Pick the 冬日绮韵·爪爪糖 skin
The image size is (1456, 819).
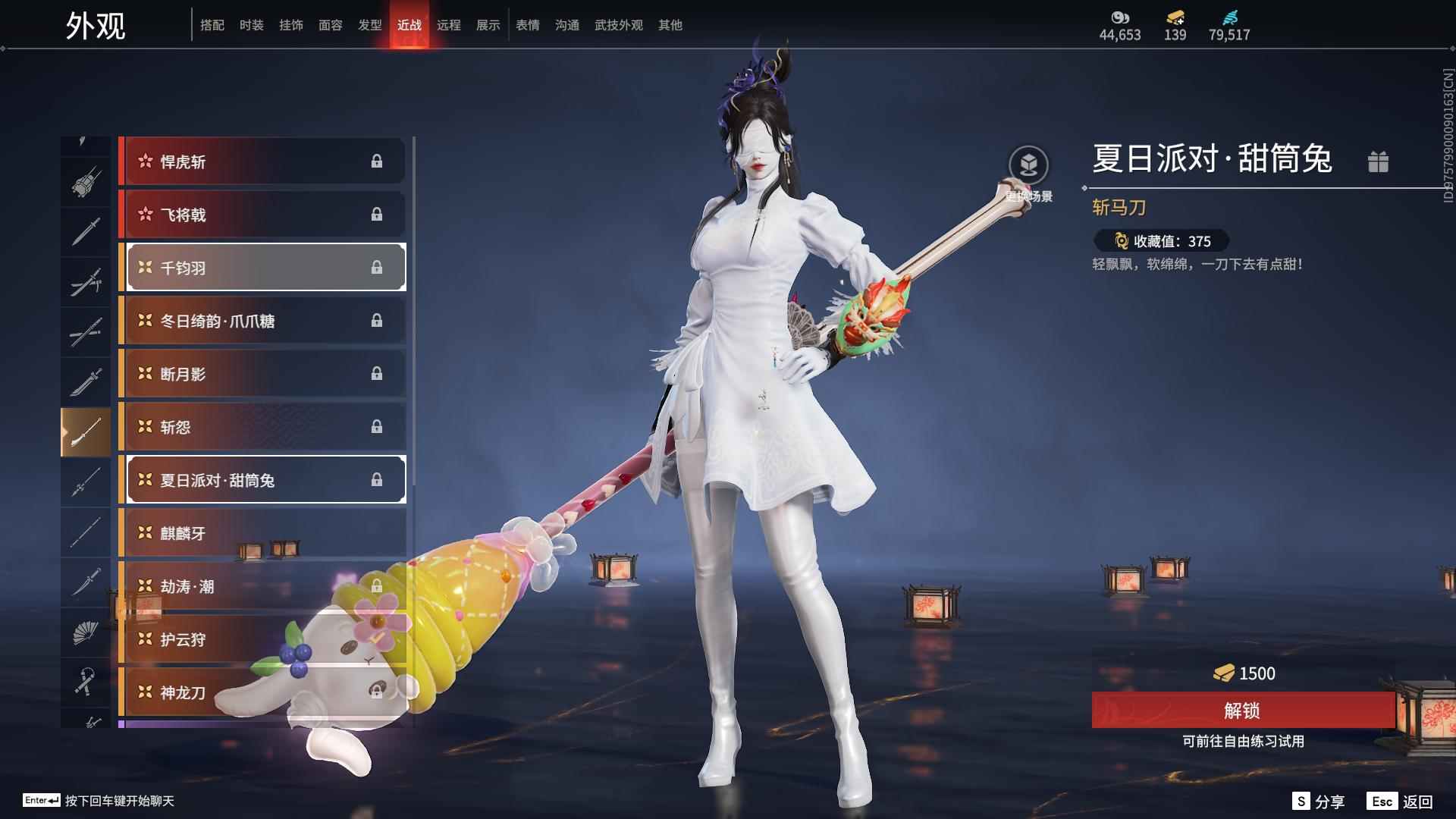[262, 321]
